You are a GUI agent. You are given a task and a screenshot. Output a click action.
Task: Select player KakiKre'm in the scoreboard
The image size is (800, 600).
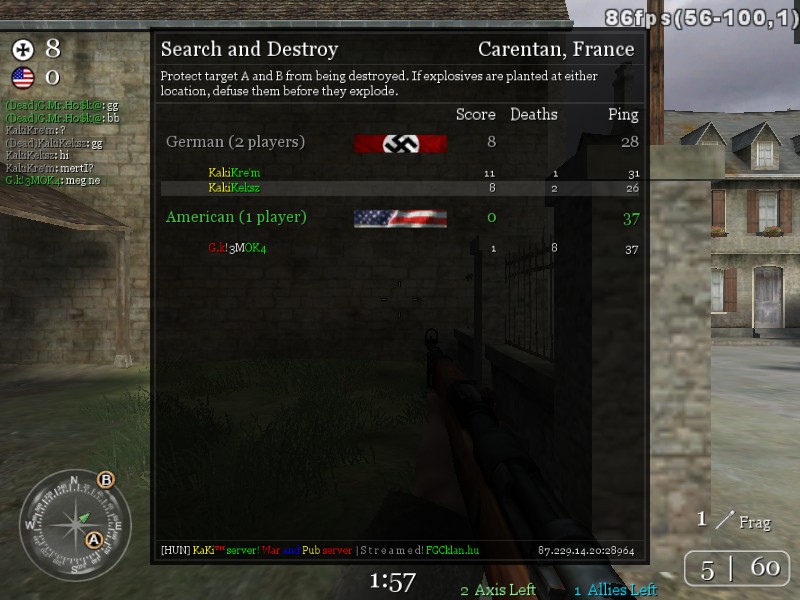[x=234, y=173]
